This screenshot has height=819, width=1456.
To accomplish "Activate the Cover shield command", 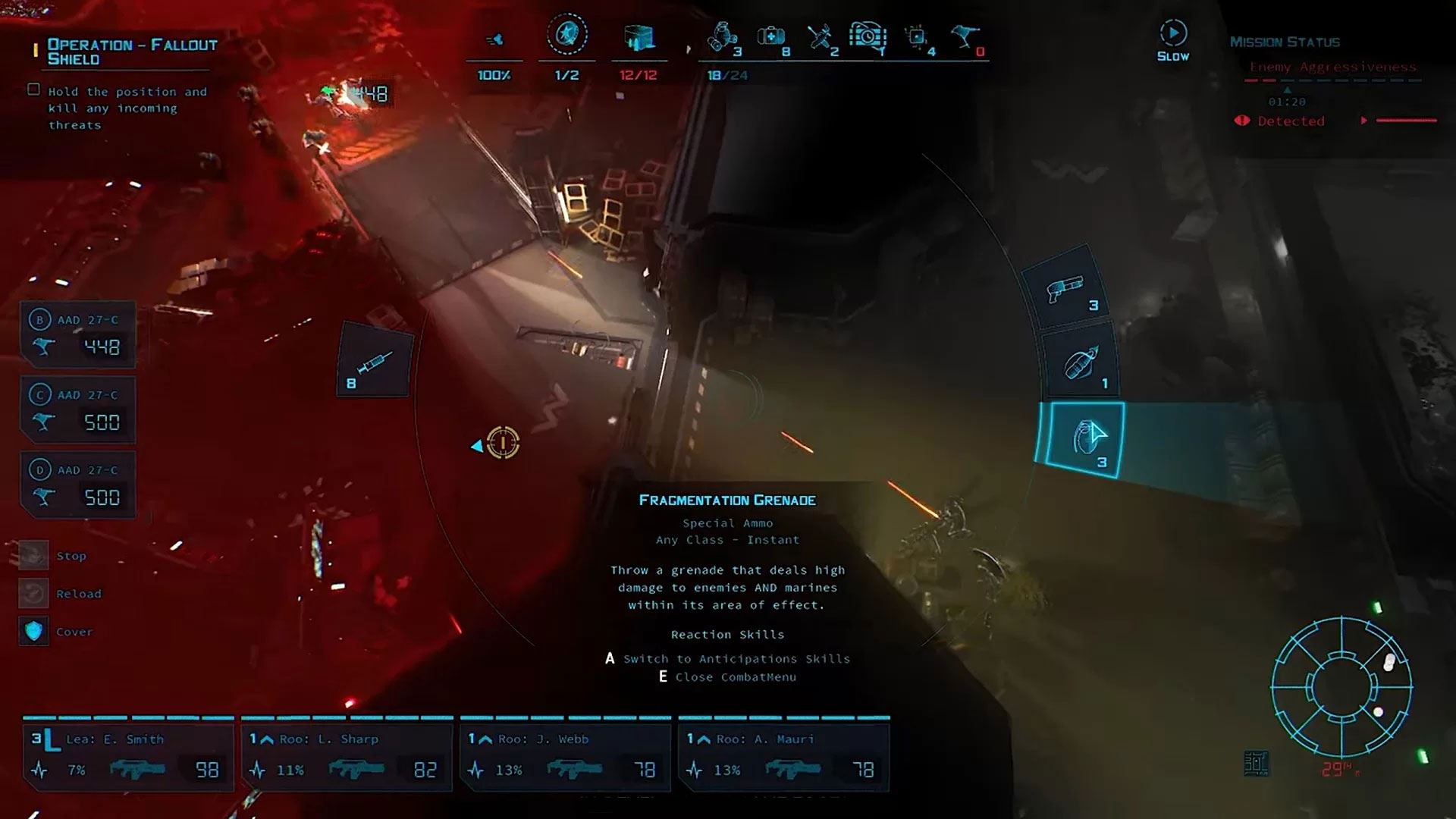I will 33,632.
